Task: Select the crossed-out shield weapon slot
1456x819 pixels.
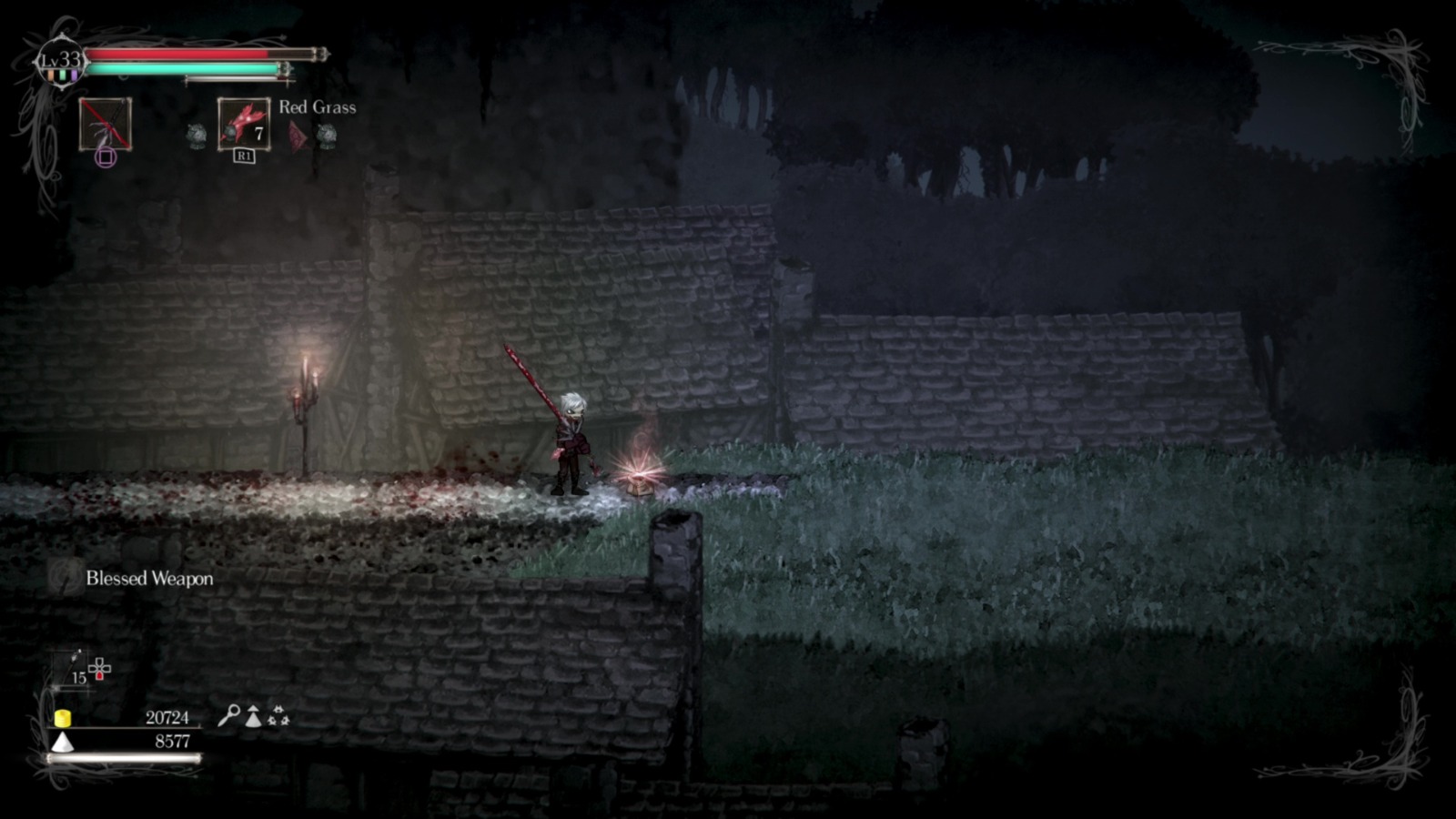Action: (105, 126)
